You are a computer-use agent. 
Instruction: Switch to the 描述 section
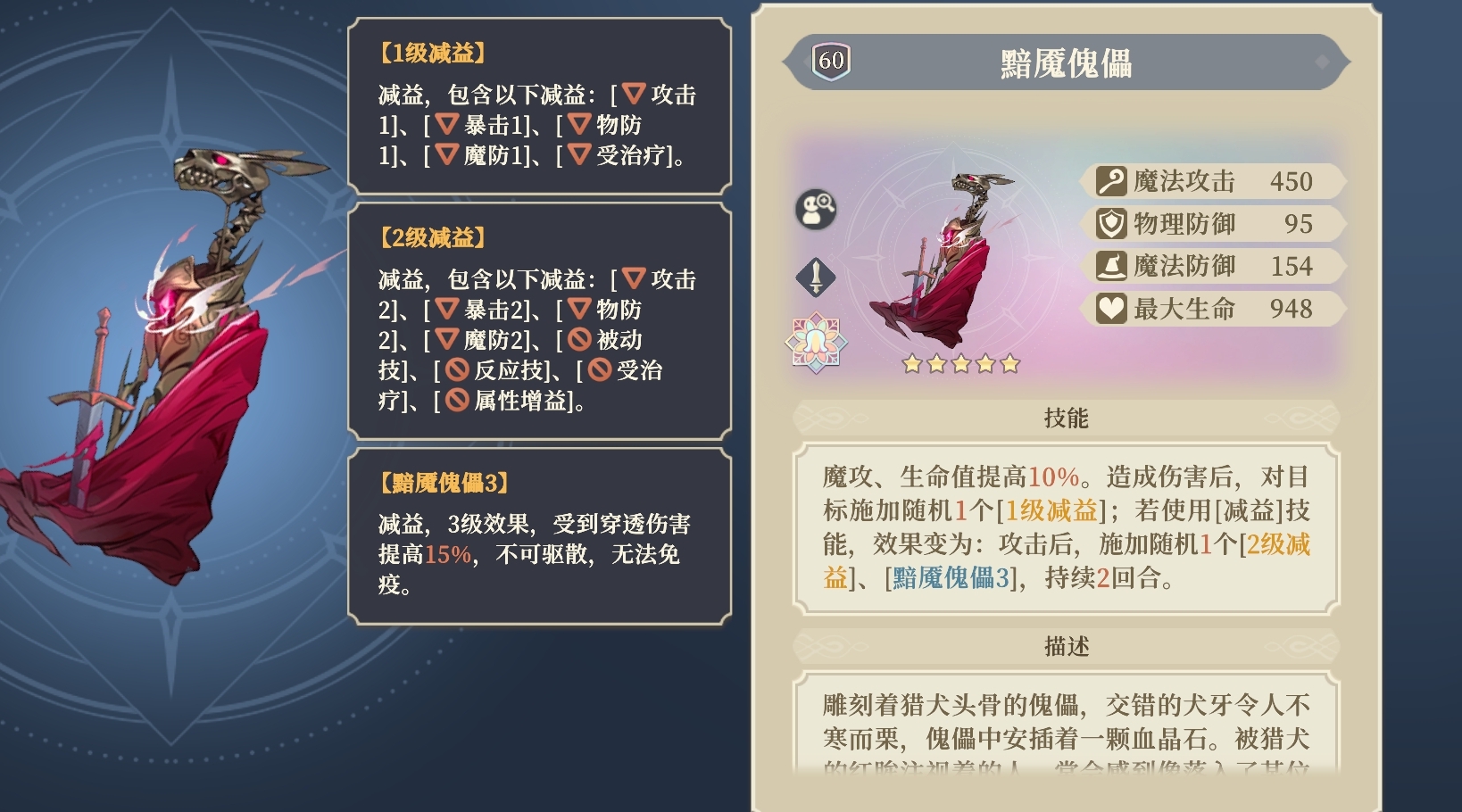pyautogui.click(x=1067, y=645)
